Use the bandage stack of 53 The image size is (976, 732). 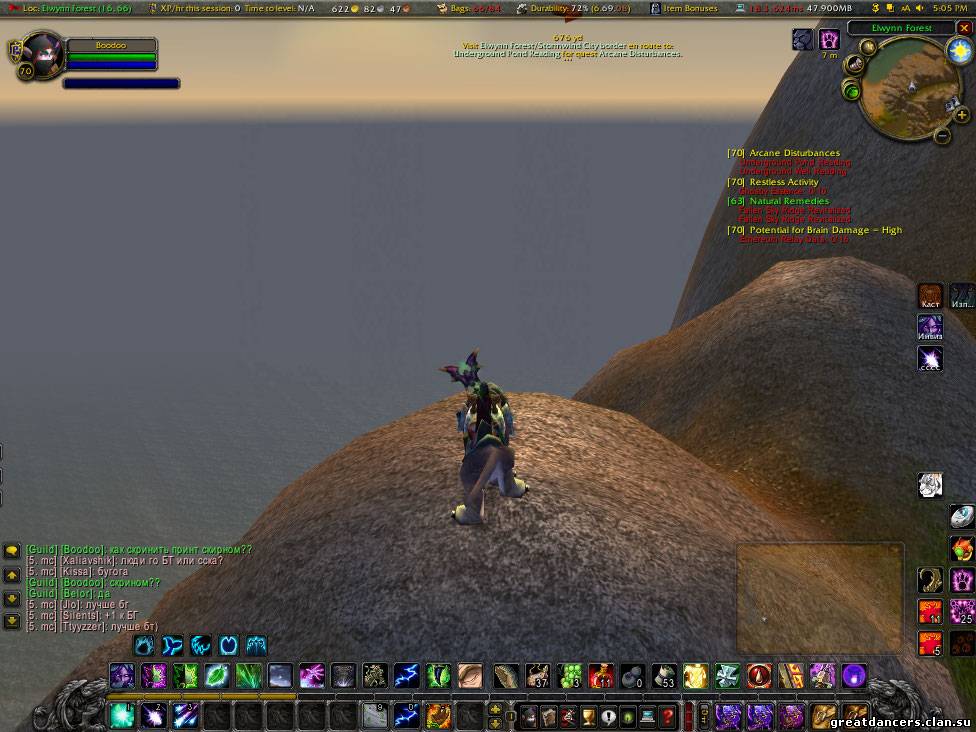point(663,676)
